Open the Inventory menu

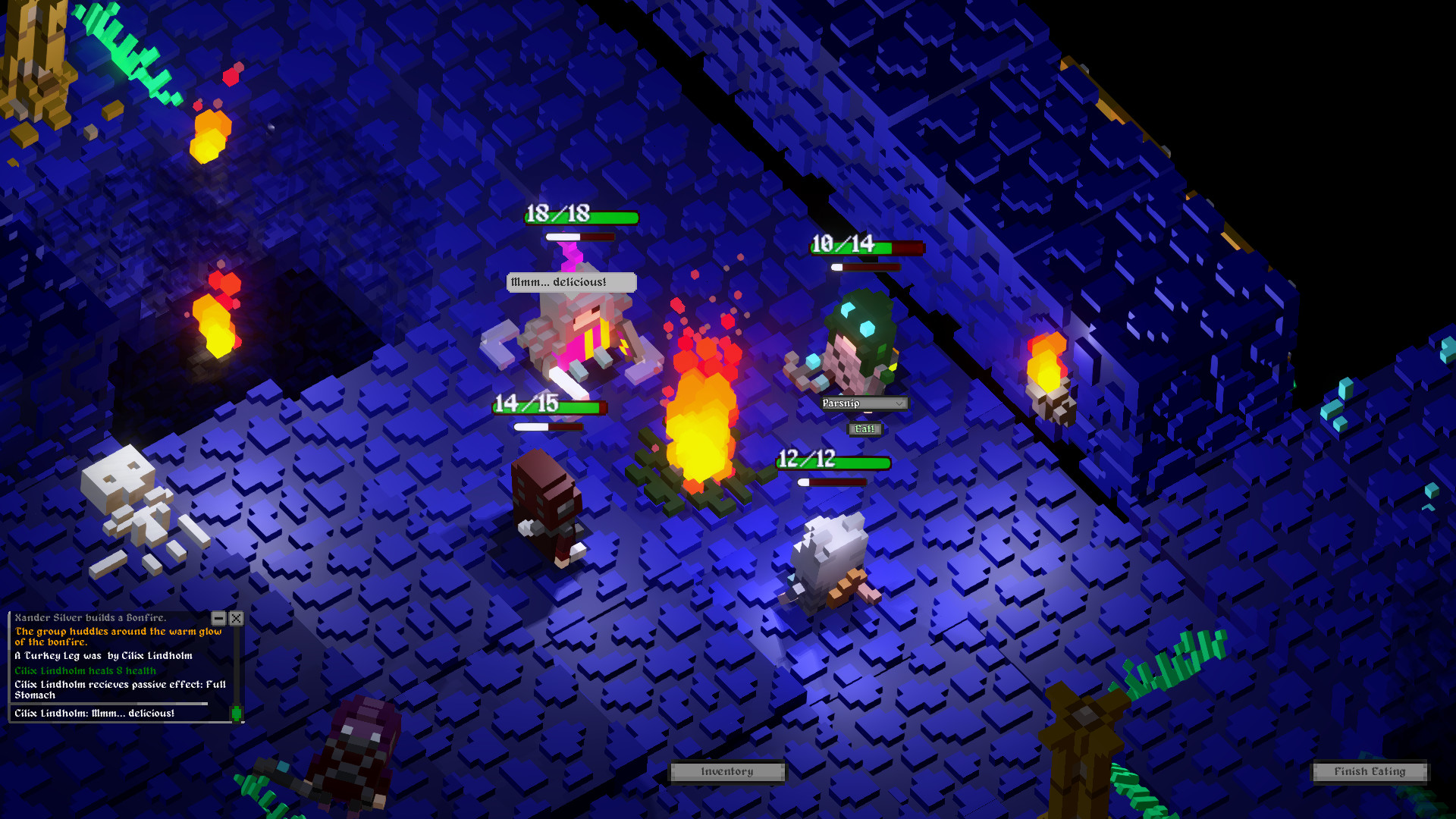(x=726, y=771)
